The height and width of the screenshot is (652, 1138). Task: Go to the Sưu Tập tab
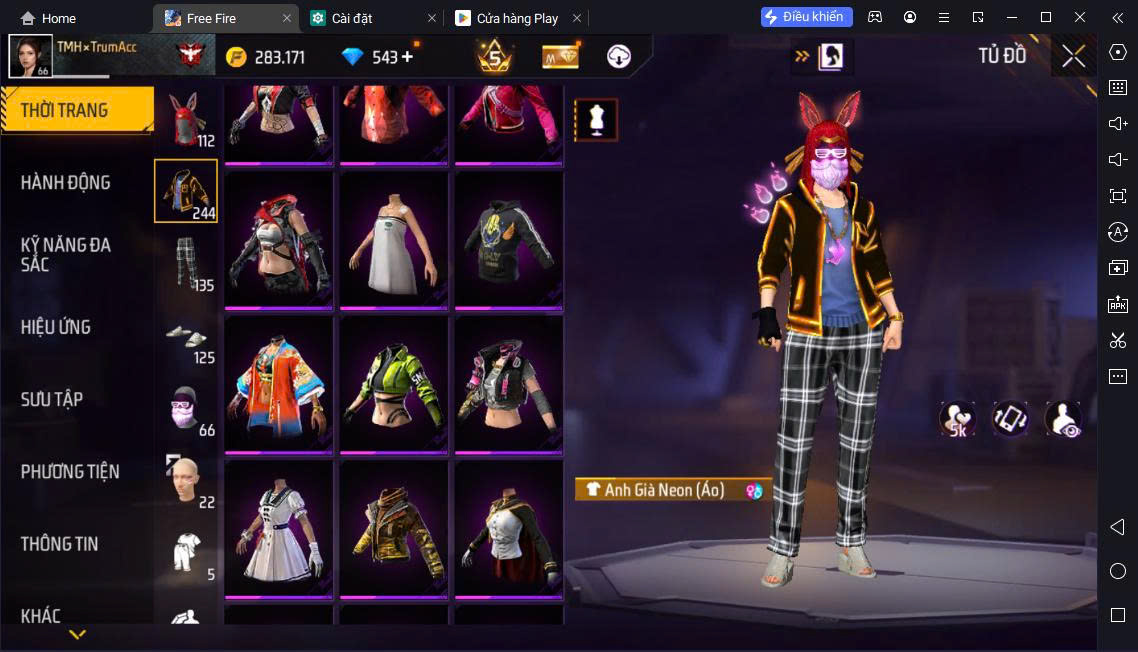coord(52,399)
